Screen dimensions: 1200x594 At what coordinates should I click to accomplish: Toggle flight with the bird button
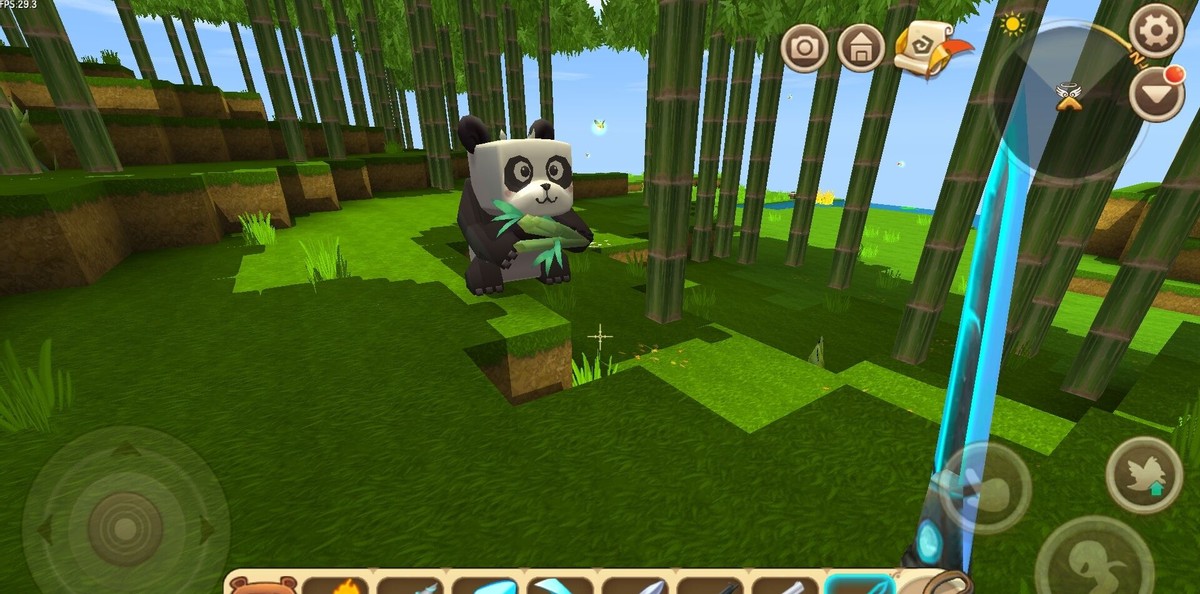(x=1144, y=475)
